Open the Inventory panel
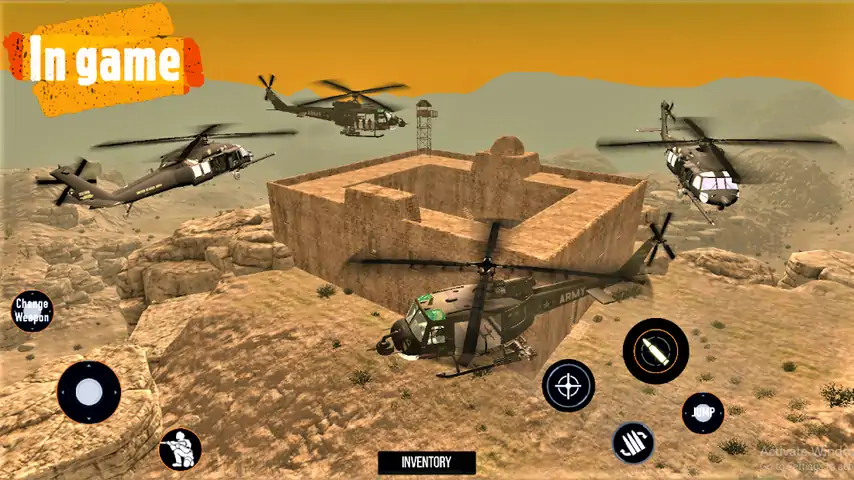Viewport: 854px width, 480px height. point(426,462)
